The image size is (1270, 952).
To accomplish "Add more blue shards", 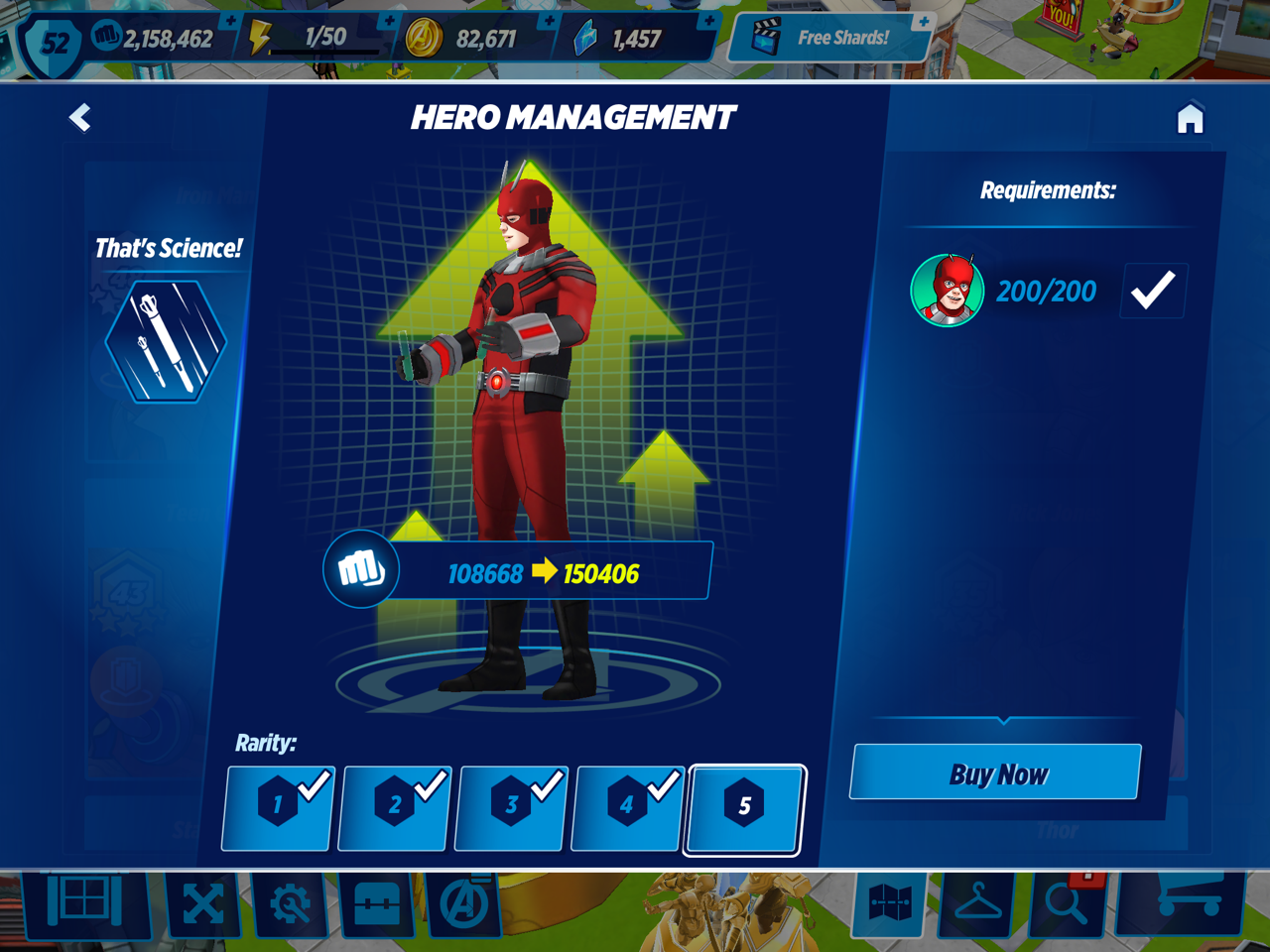I will pos(708,22).
